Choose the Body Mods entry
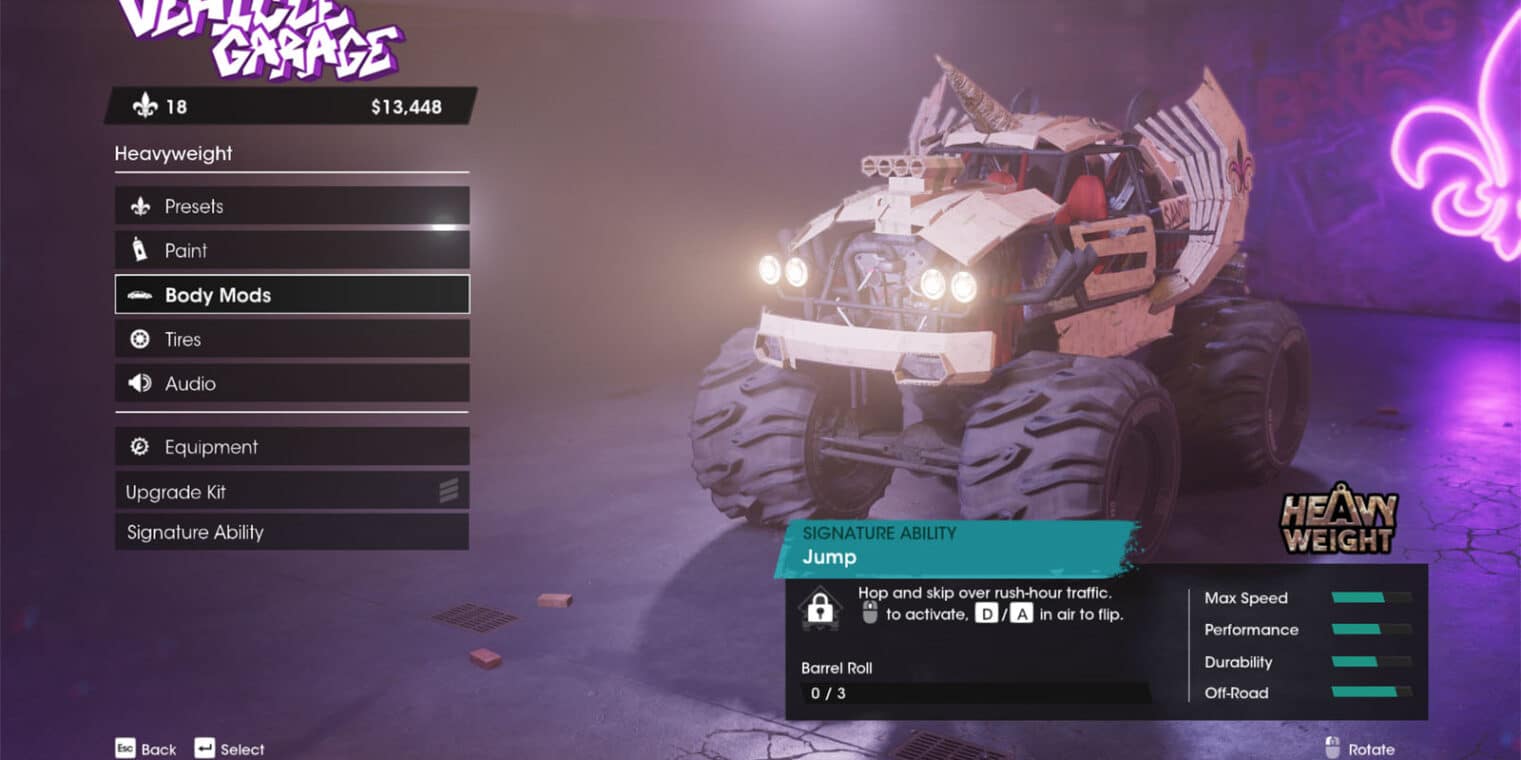The image size is (1521, 760). [291, 295]
